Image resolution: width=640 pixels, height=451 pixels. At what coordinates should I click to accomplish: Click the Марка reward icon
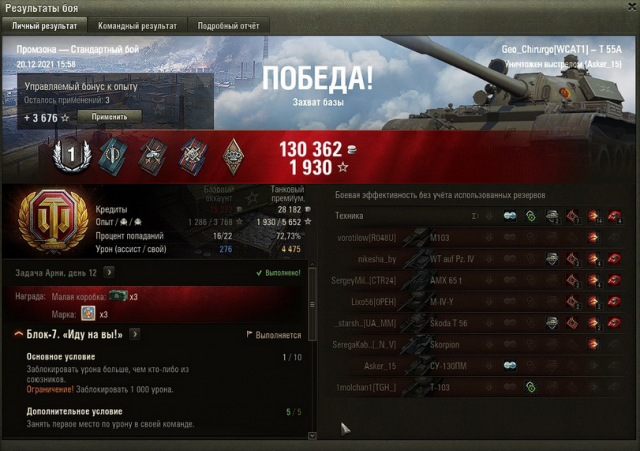tap(88, 314)
